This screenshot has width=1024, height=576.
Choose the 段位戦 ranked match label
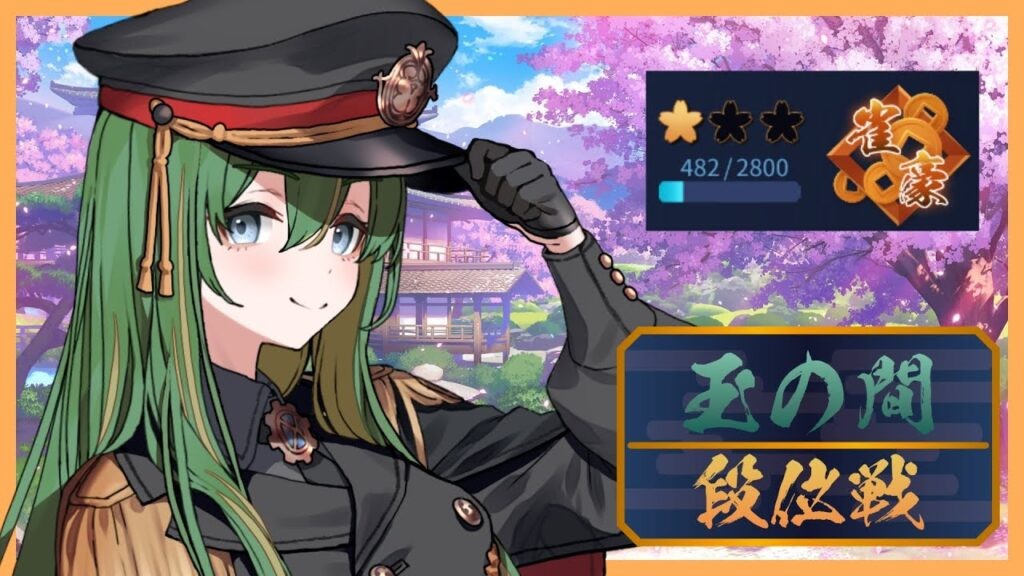click(x=808, y=494)
